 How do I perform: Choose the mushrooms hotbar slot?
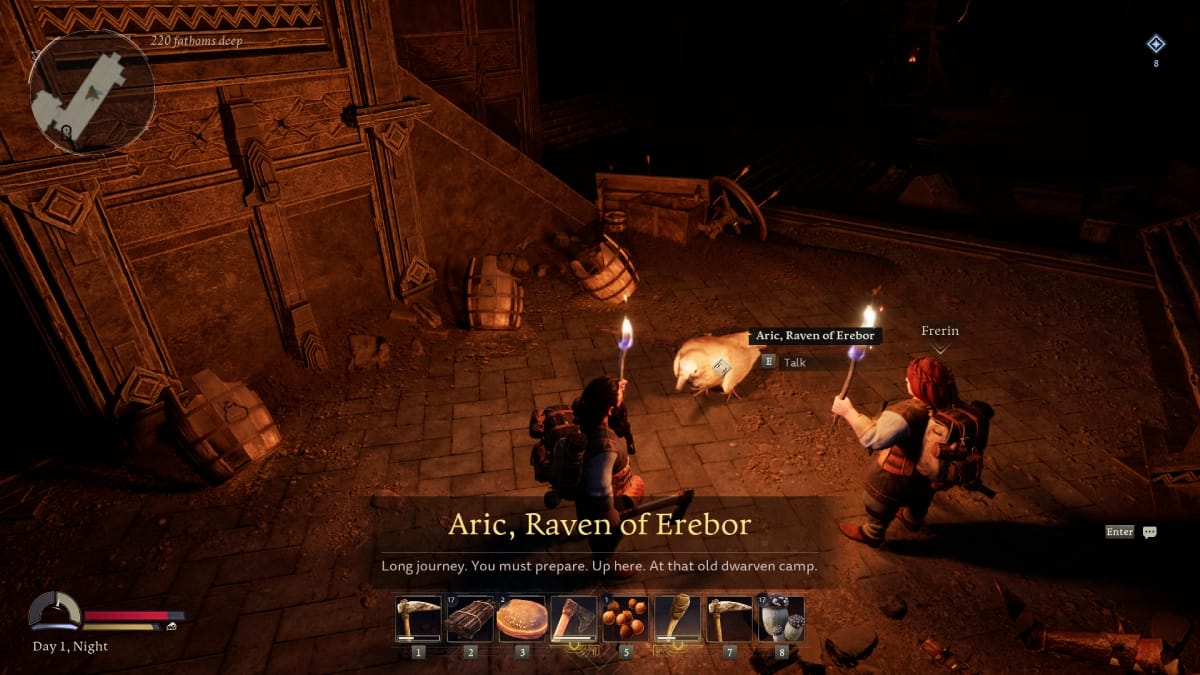(781, 619)
